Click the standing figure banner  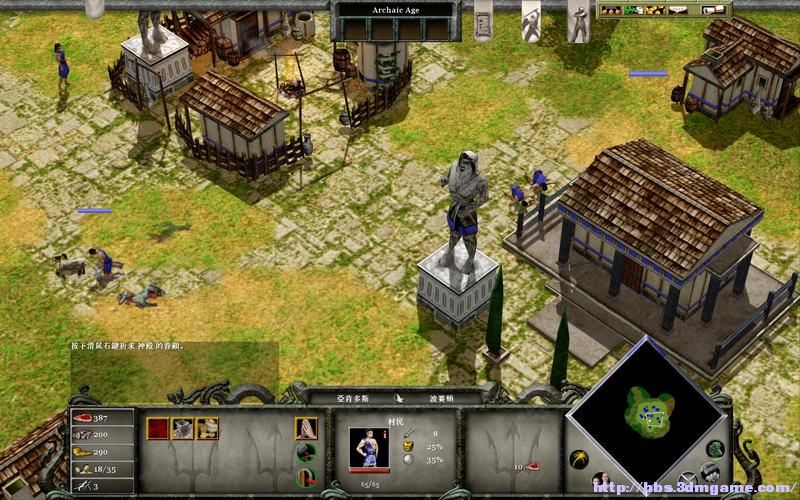[x=578, y=20]
